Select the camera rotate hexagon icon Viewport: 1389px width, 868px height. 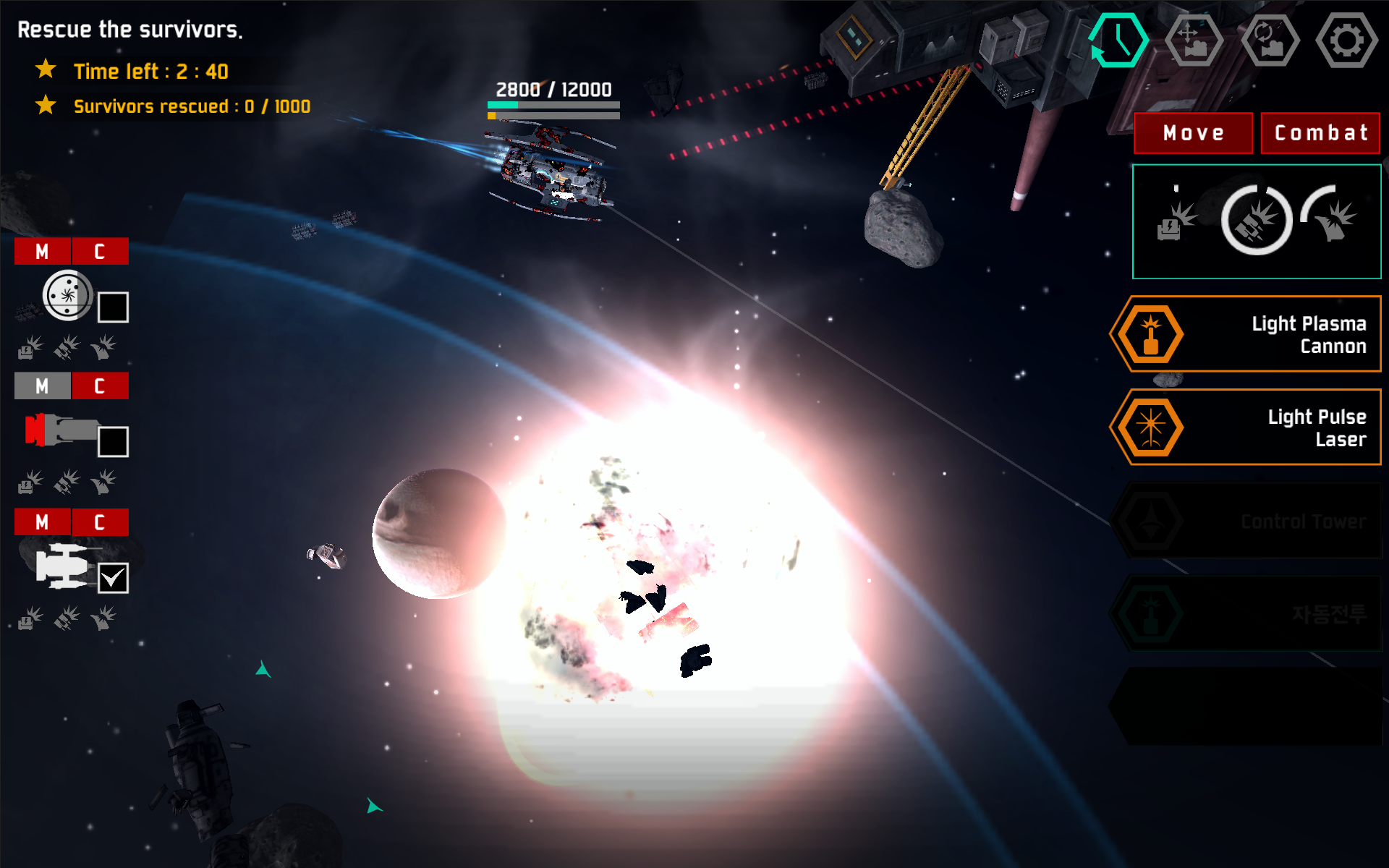(1271, 40)
